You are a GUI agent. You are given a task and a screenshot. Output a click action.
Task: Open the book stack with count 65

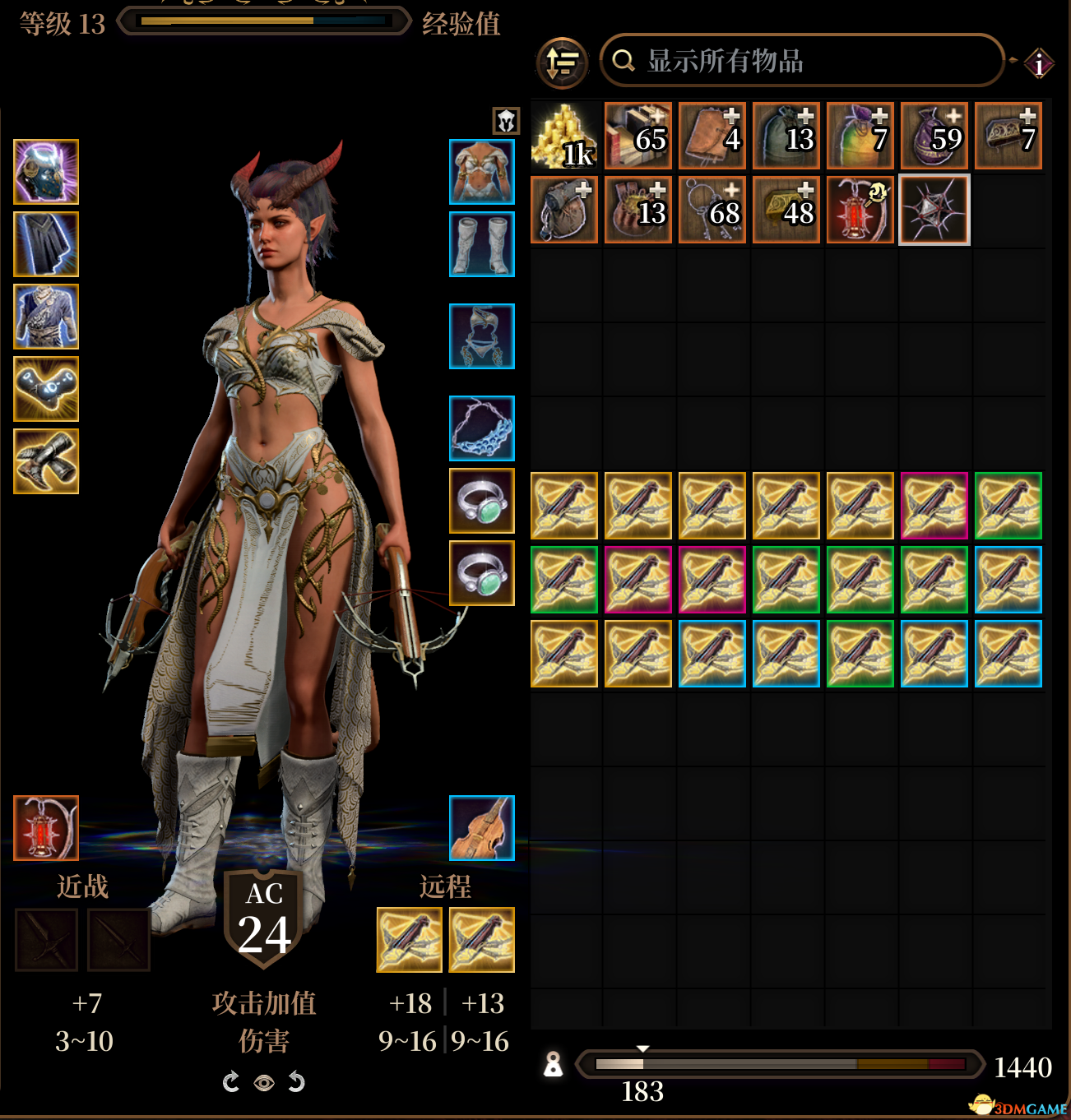(638, 137)
